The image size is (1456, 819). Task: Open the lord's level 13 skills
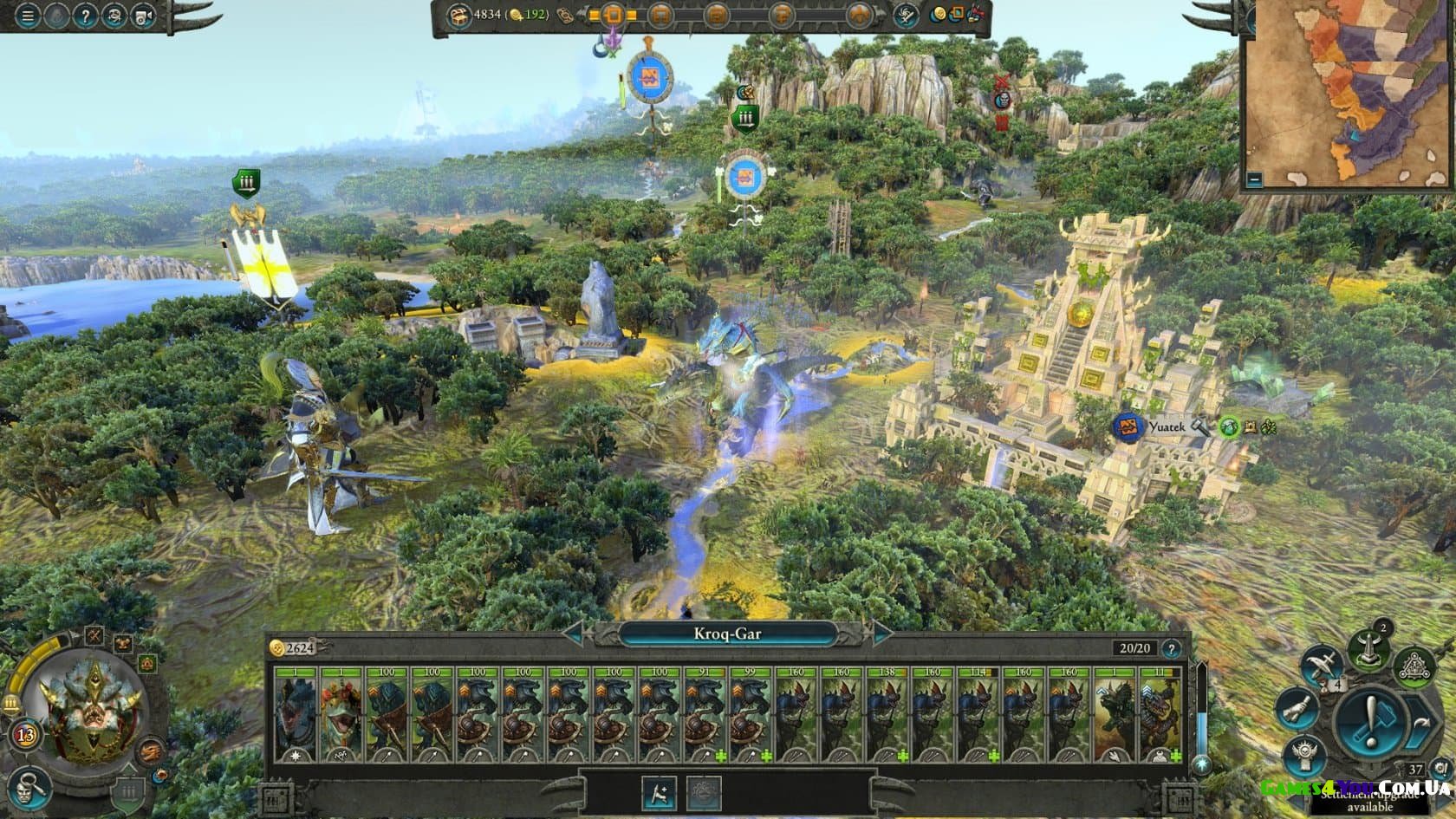[x=26, y=736]
